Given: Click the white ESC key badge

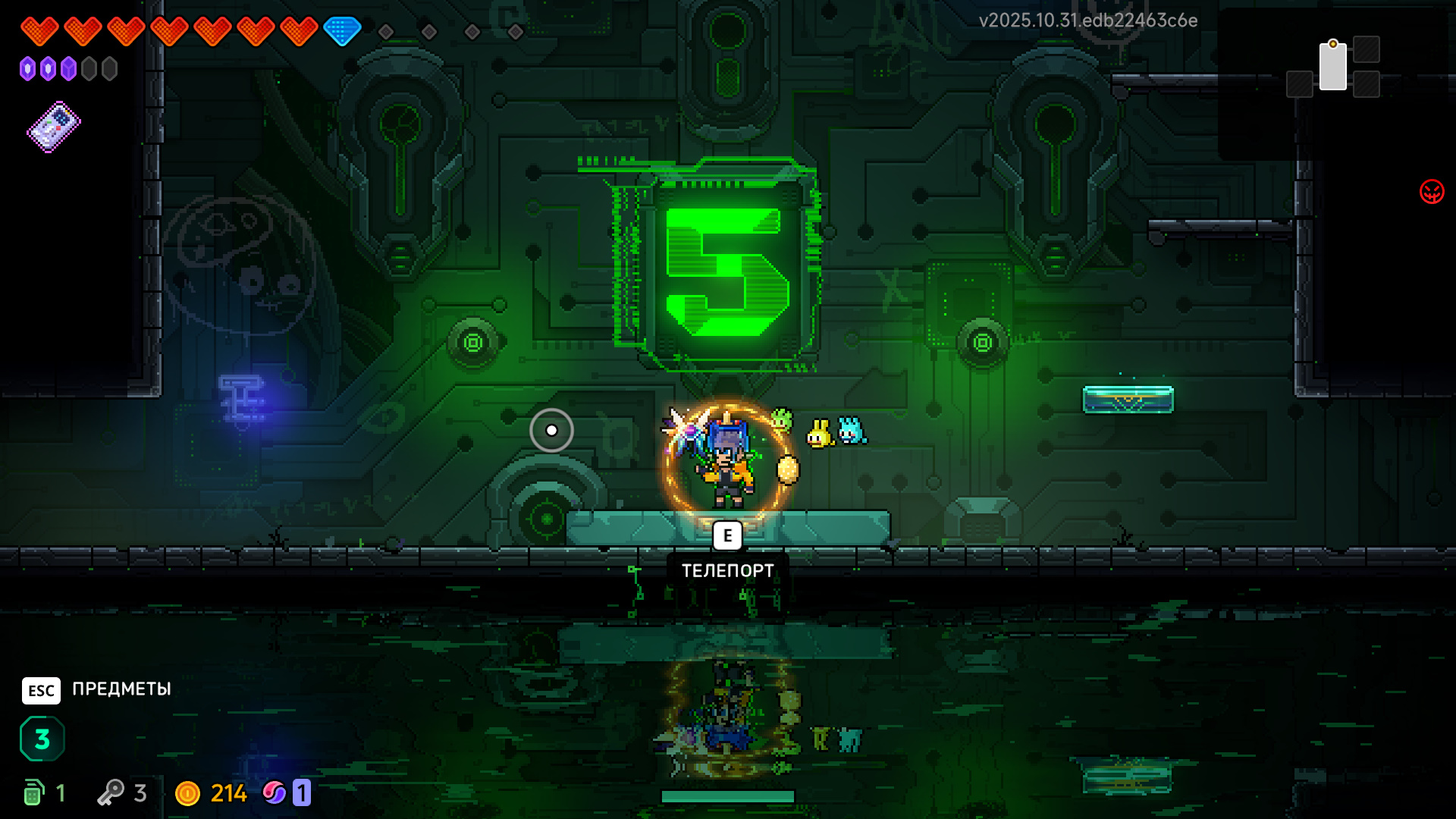Looking at the screenshot, I should coord(41,690).
